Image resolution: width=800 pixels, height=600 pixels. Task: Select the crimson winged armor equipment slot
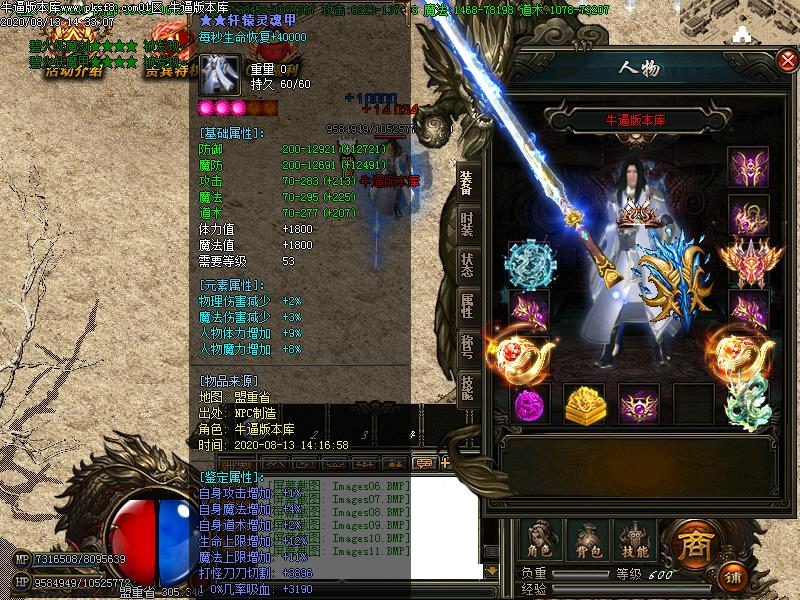(x=748, y=262)
